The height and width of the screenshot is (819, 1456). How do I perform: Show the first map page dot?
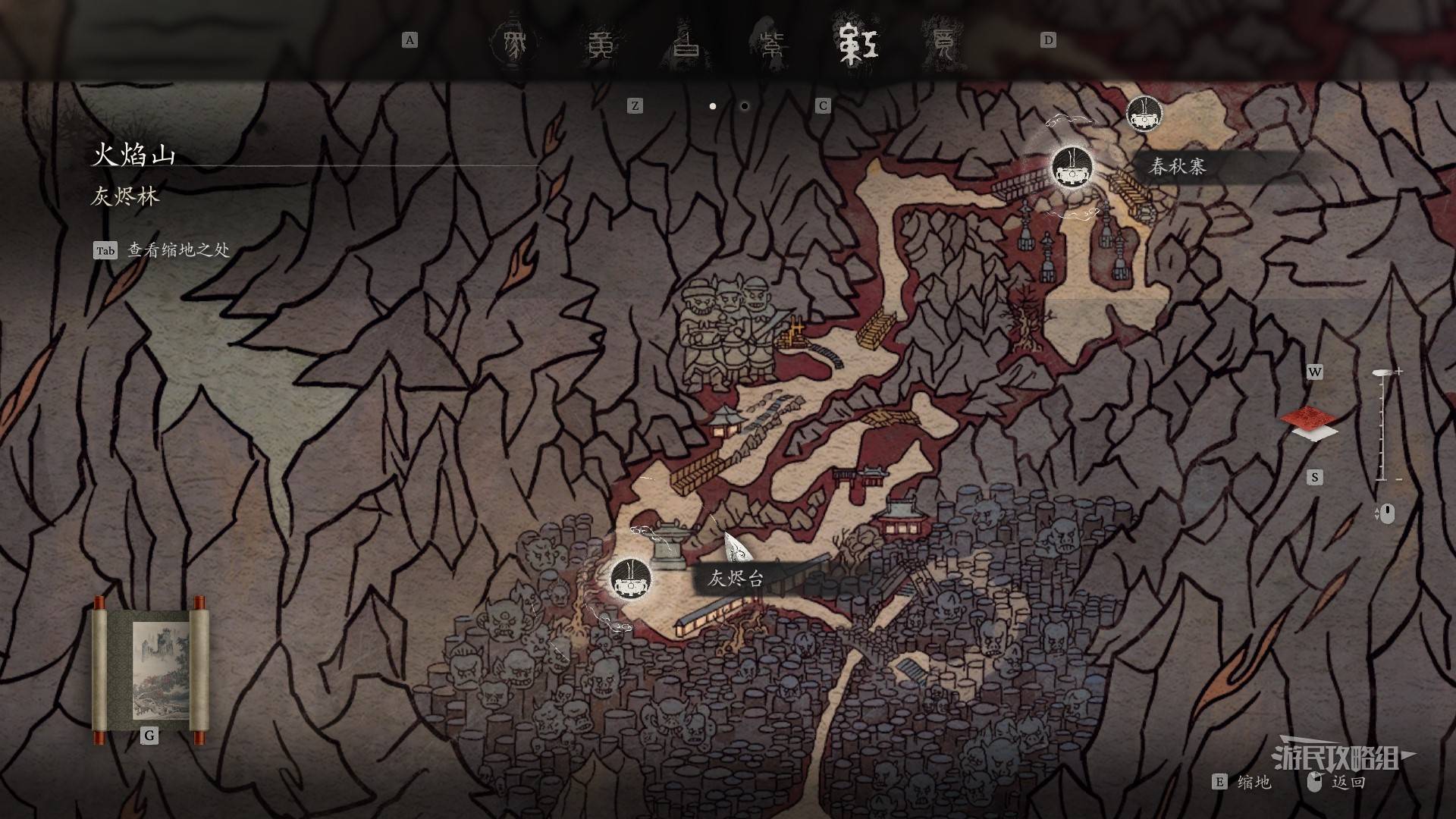(713, 106)
